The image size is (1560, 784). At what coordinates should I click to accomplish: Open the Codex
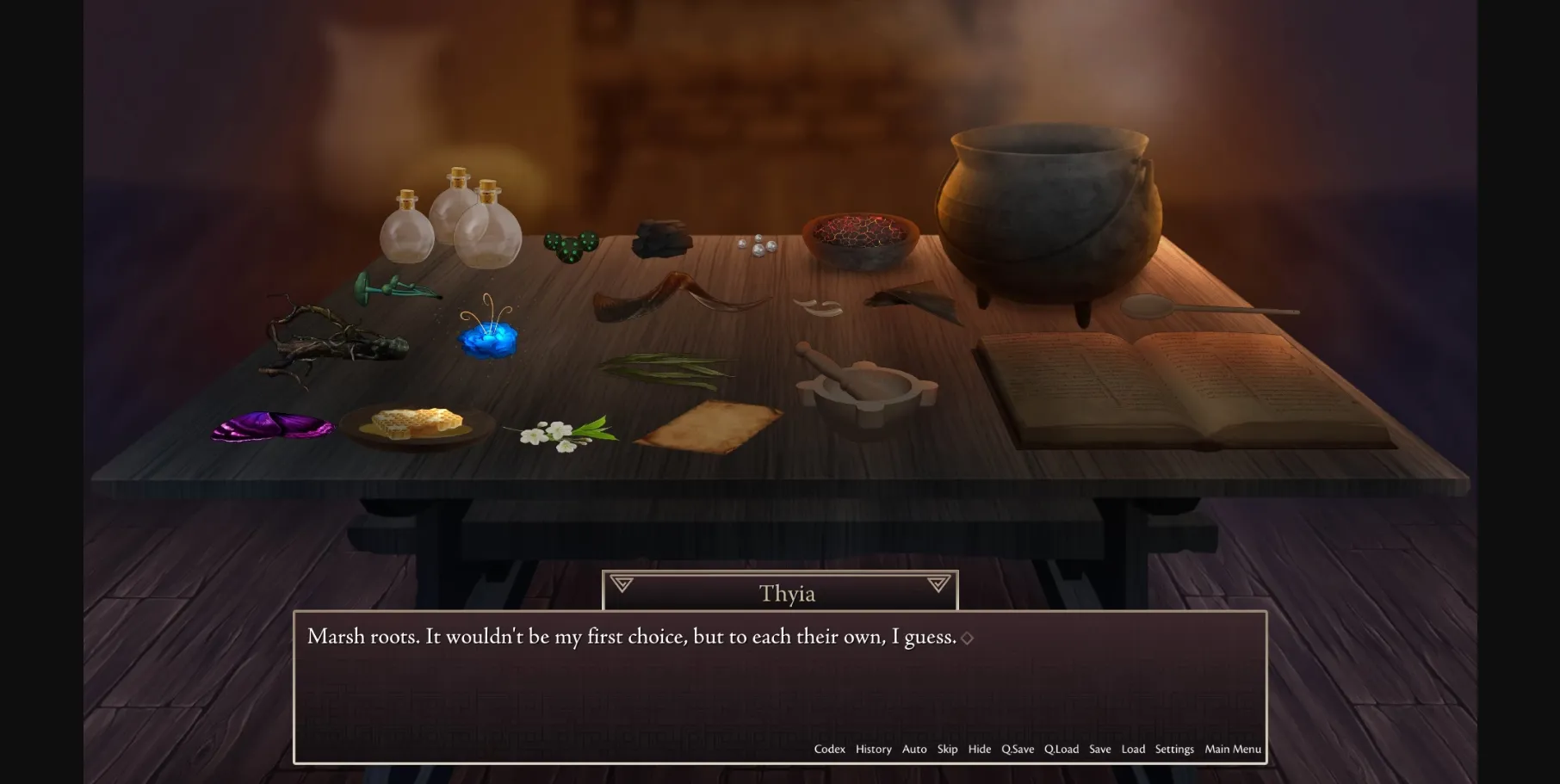[829, 750]
